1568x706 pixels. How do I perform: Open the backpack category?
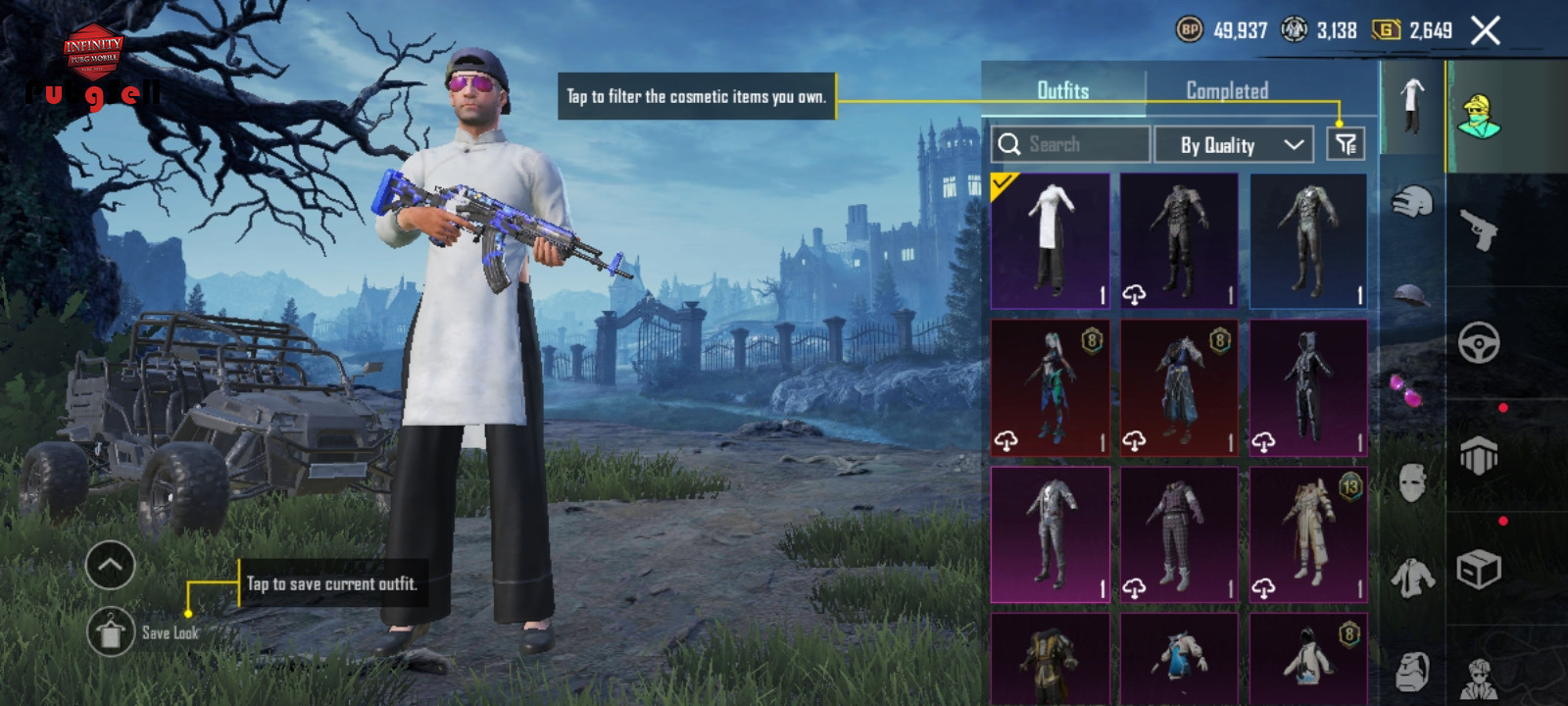pyautogui.click(x=1411, y=672)
